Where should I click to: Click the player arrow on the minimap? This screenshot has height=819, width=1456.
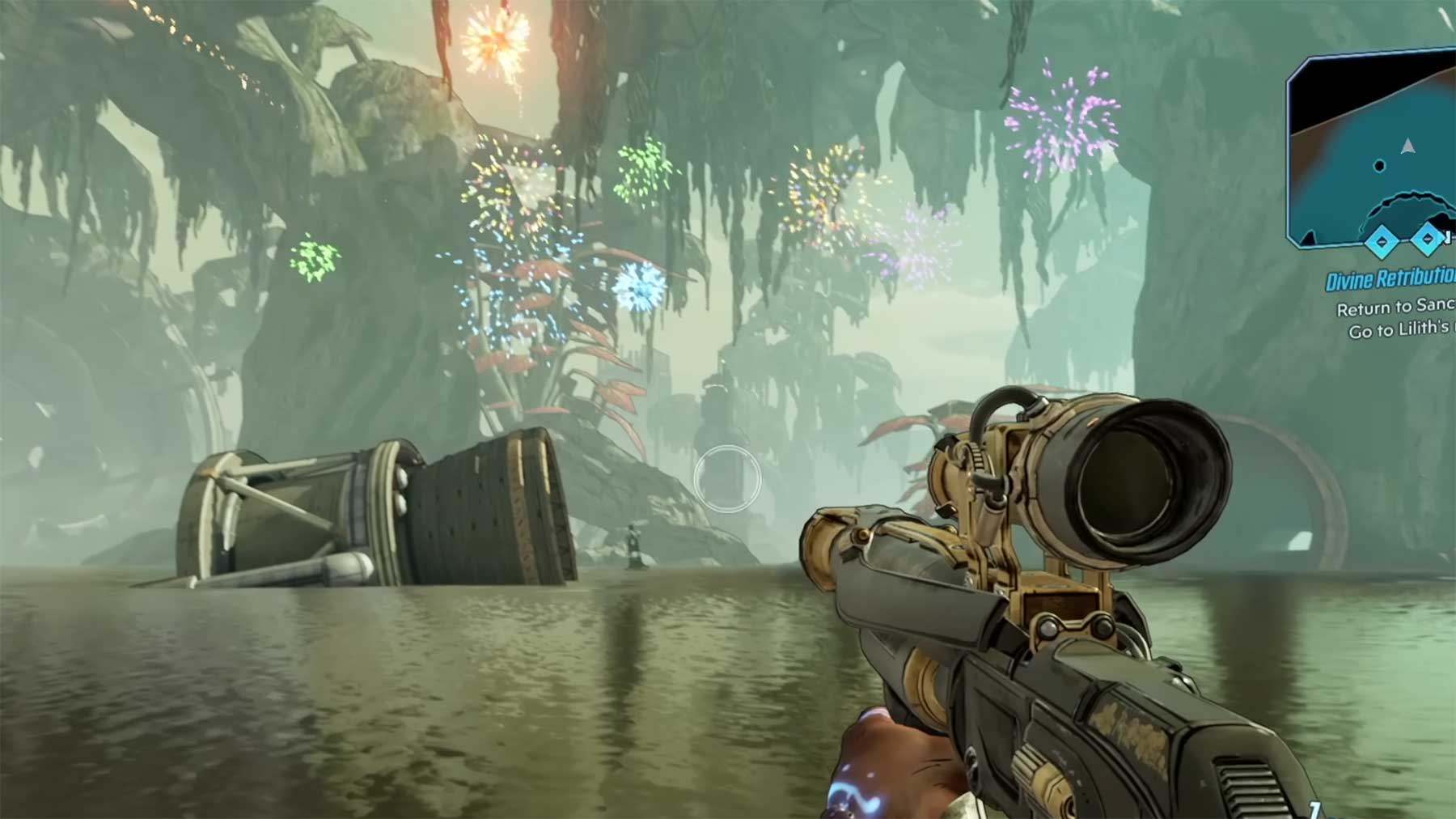[1408, 146]
